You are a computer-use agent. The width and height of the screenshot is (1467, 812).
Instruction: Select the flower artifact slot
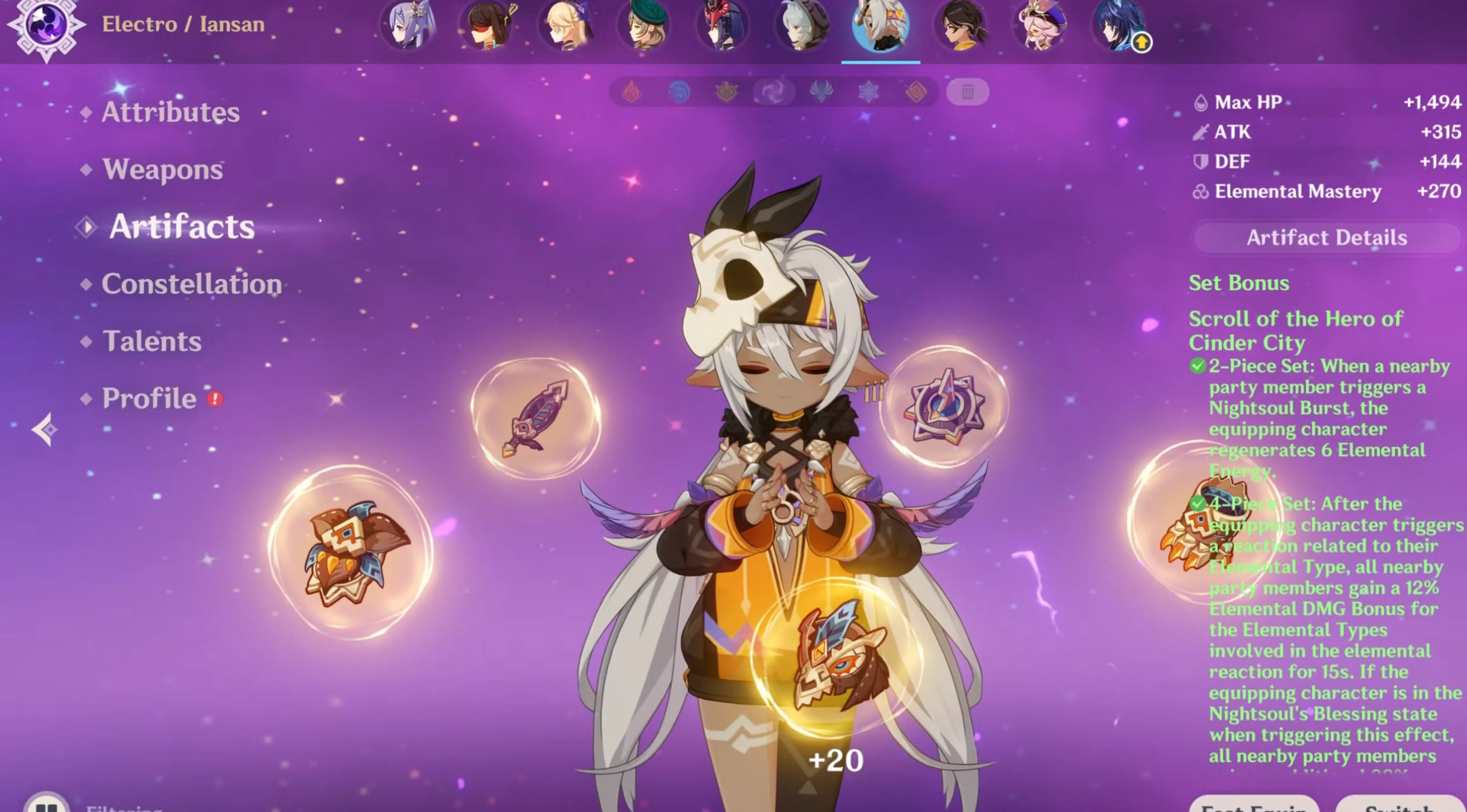[351, 552]
